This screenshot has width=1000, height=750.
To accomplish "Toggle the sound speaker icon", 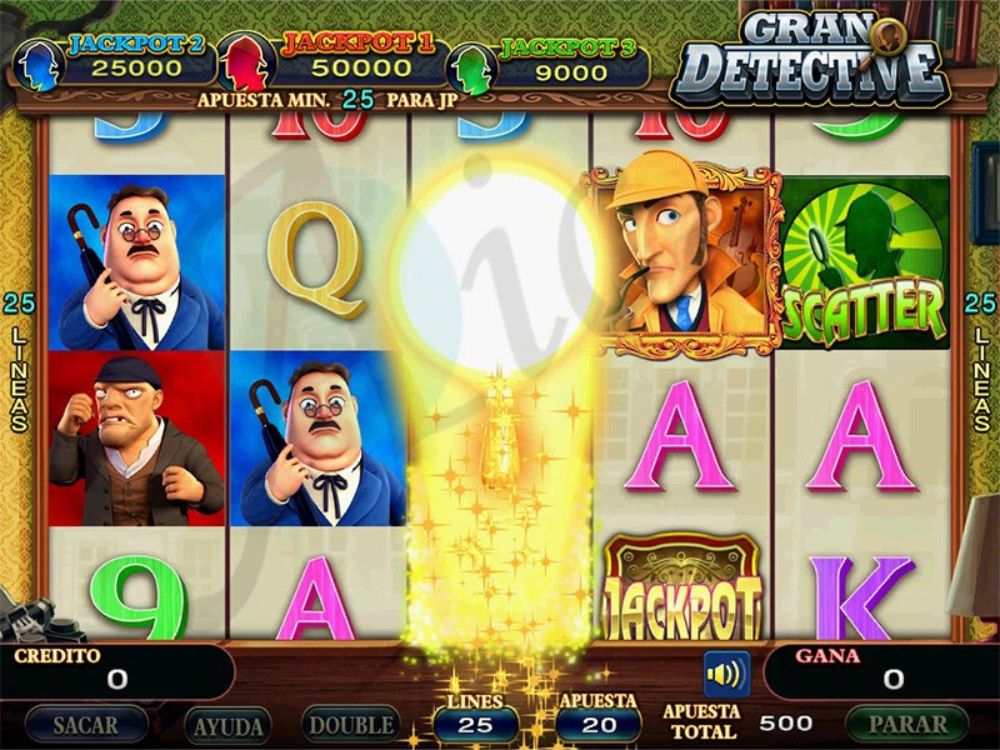I will (726, 674).
